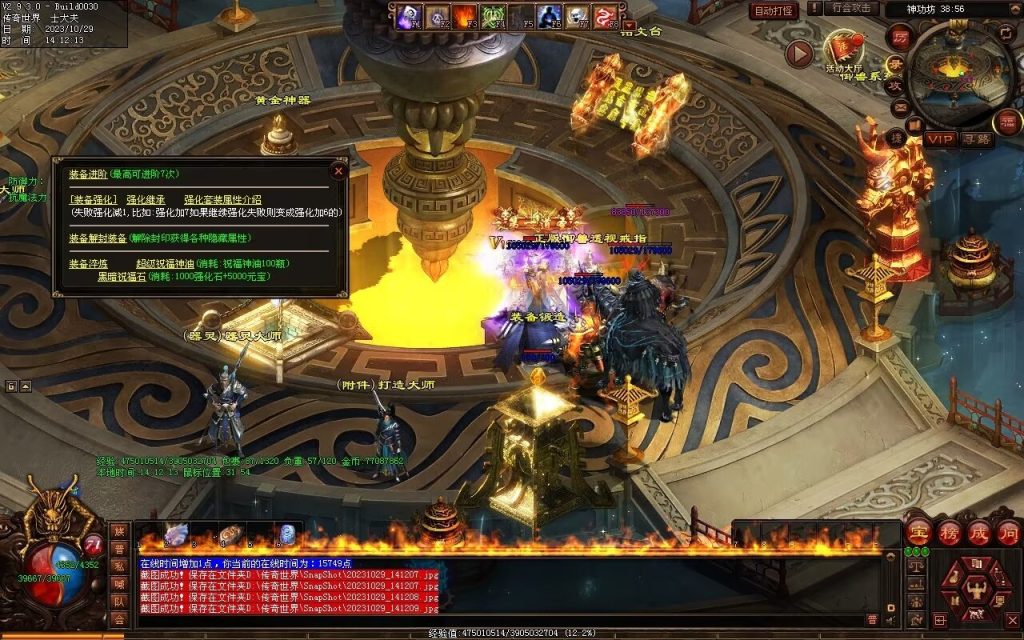Open the VIP panel
The height and width of the screenshot is (640, 1024).
pyautogui.click(x=939, y=139)
